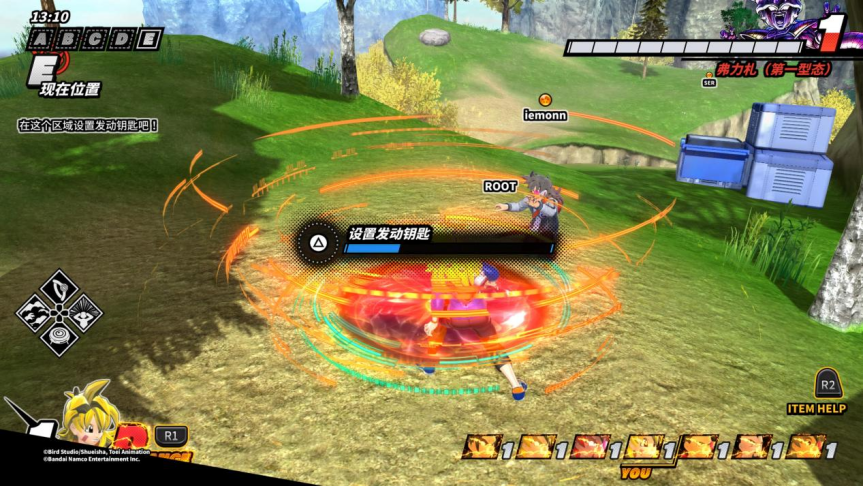This screenshot has width=863, height=486.
Task: Select area B in the zone tracker
Action: [67, 40]
